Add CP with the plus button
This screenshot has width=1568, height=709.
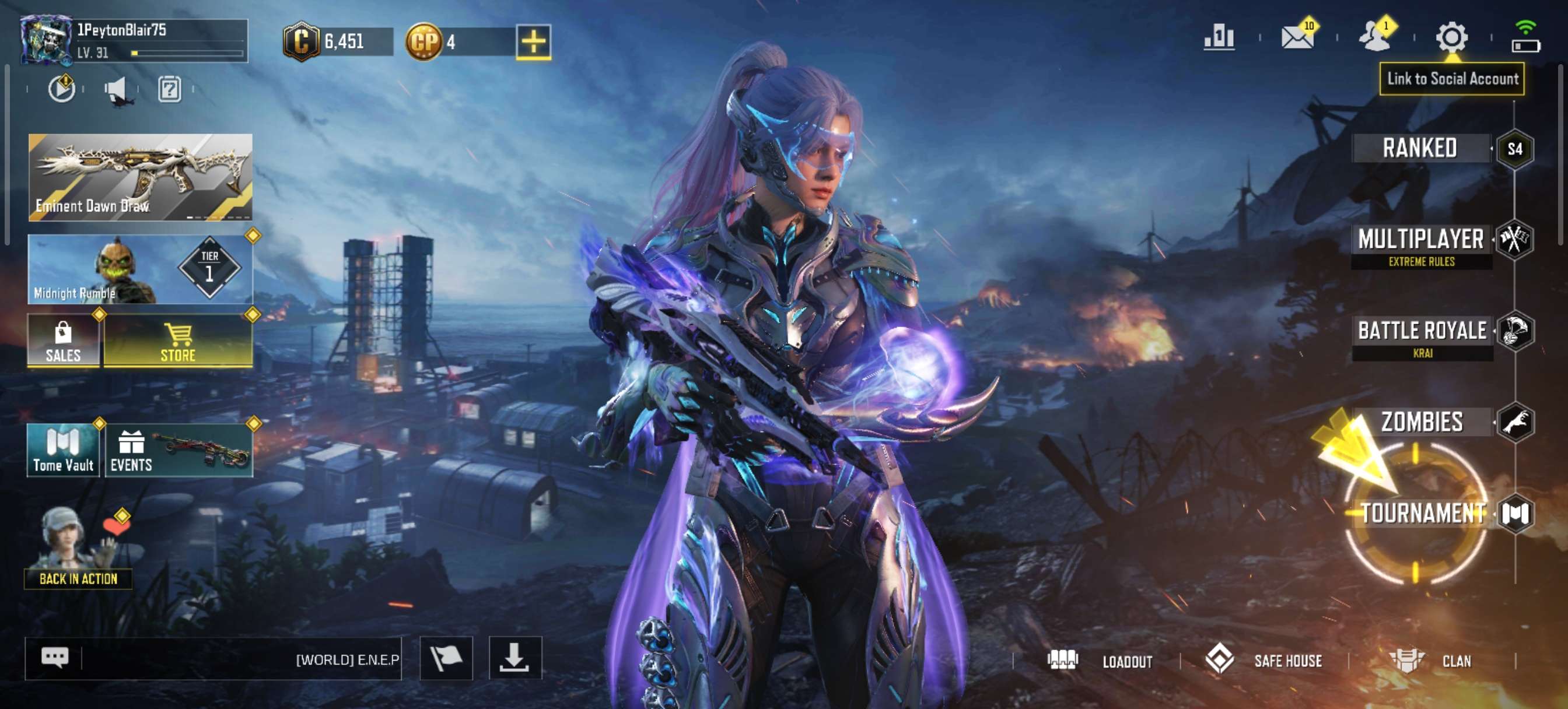tap(533, 42)
